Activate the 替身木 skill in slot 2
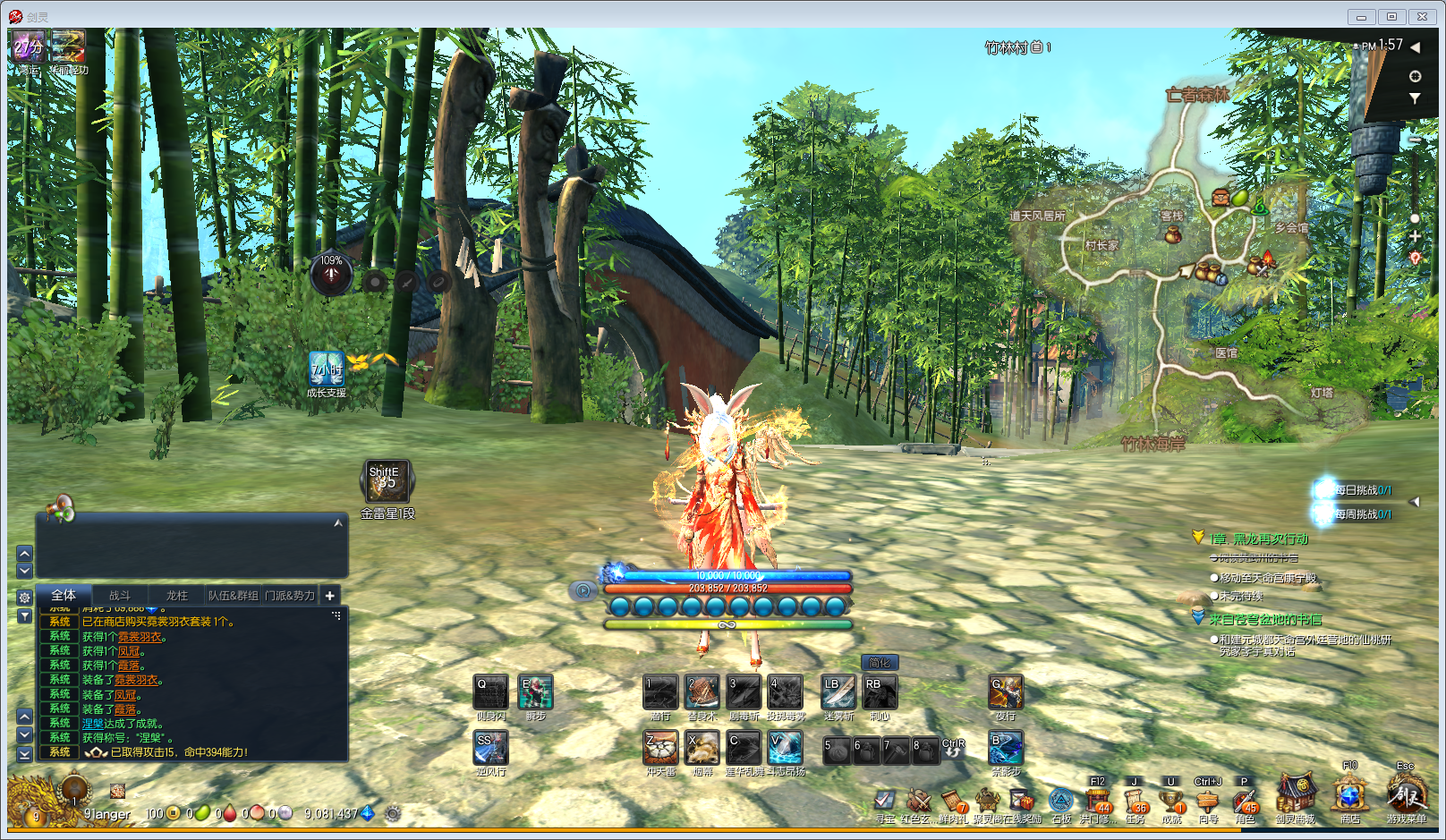This screenshot has width=1446, height=840. (702, 692)
